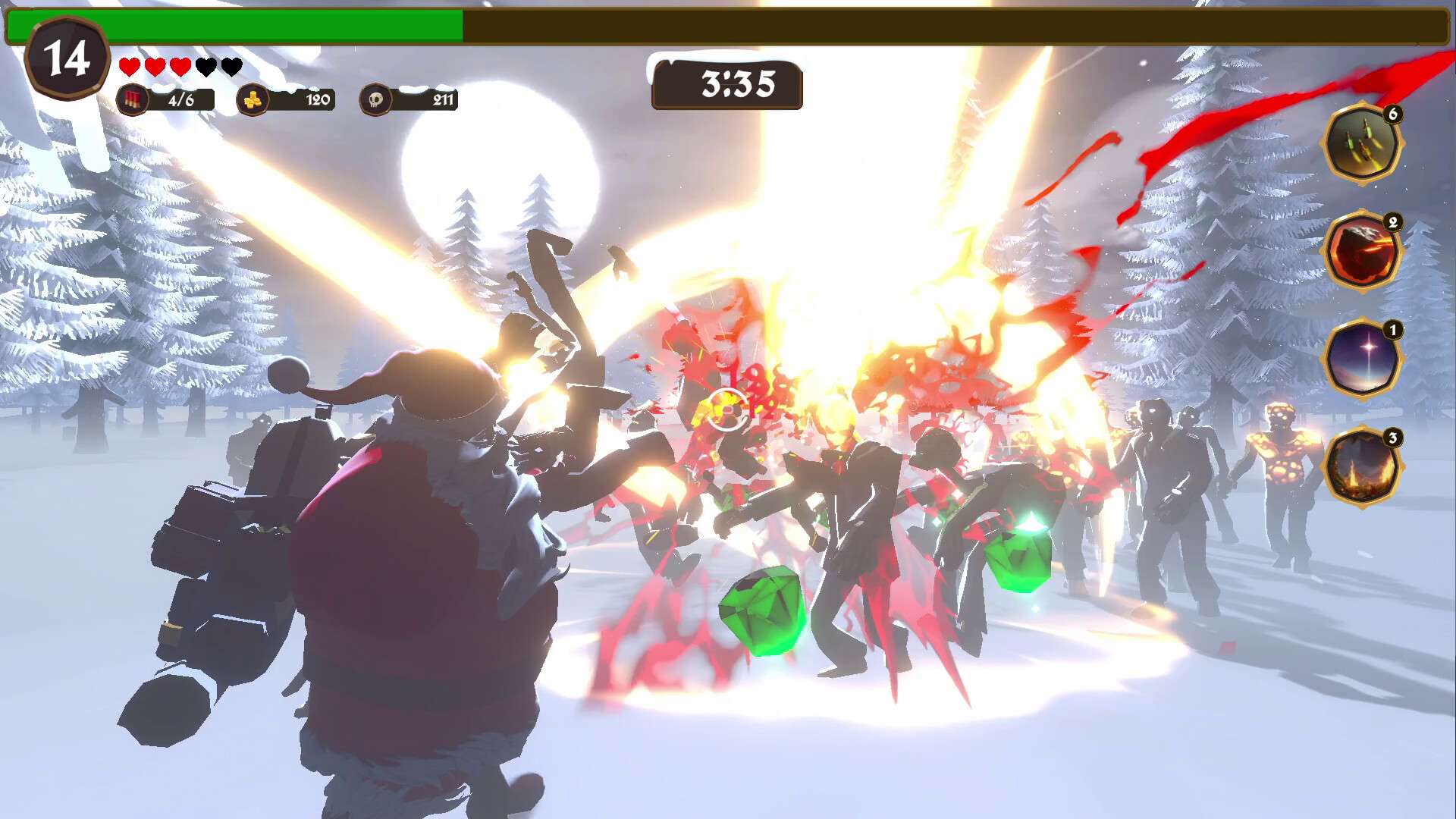This screenshot has width=1456, height=819.
Task: Click the shotgun shells ammo icon
Action: tap(133, 99)
